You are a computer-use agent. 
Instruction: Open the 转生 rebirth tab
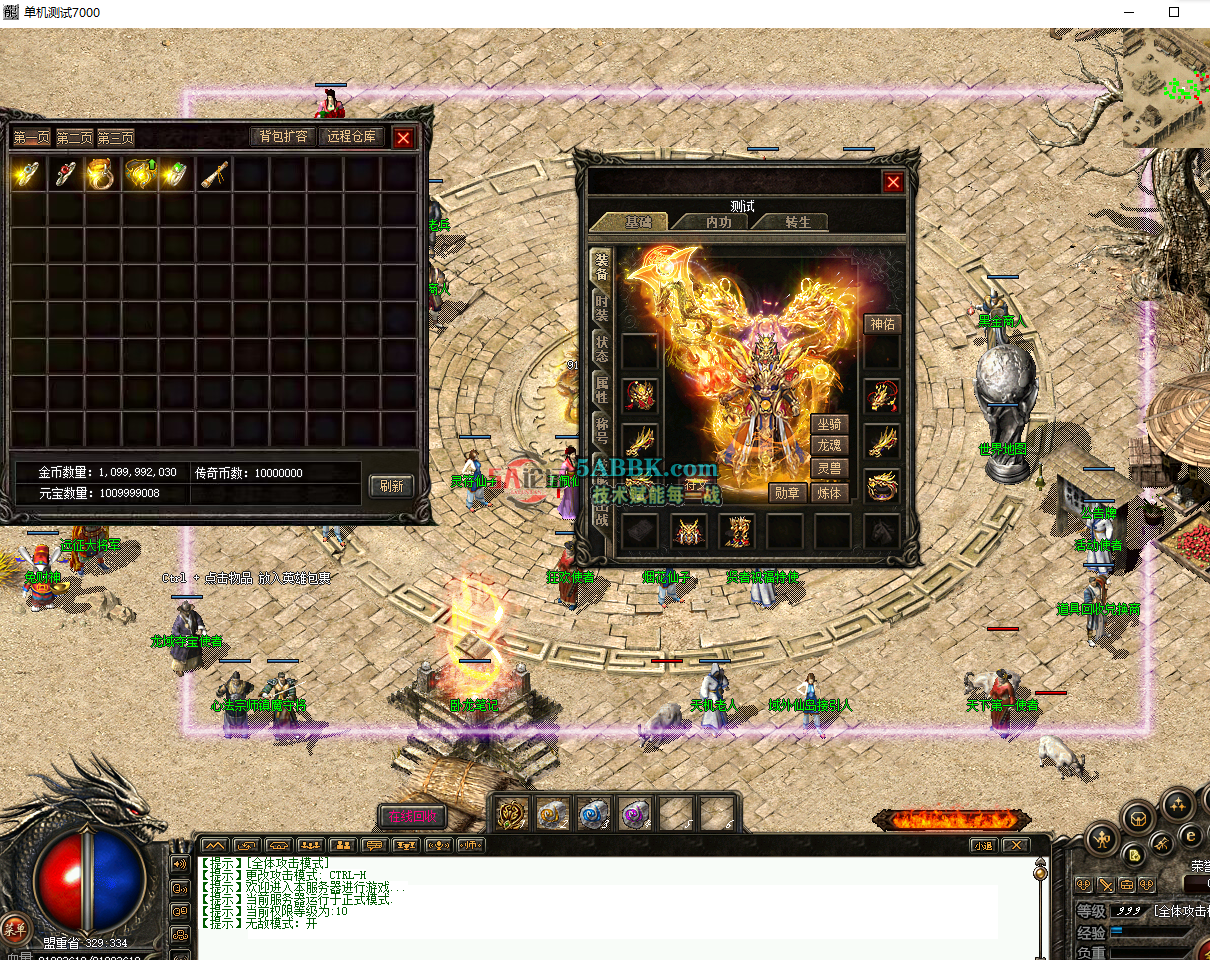pos(796,222)
